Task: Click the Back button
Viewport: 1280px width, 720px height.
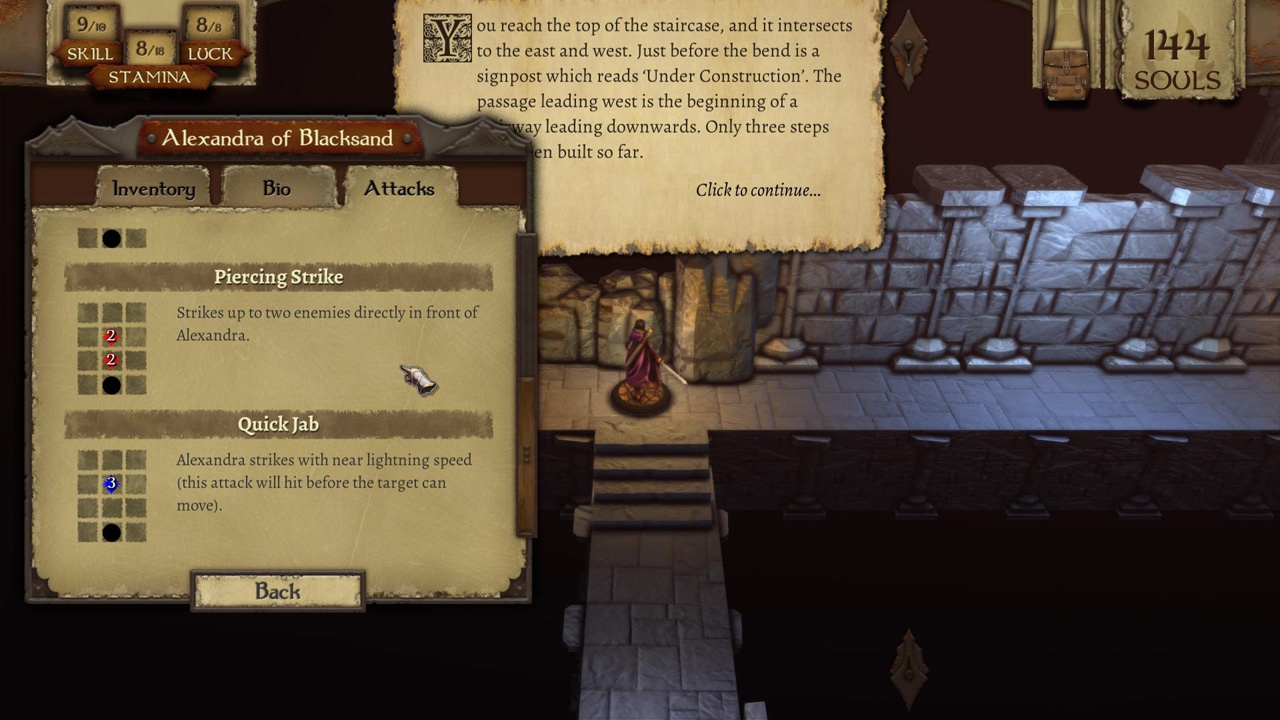Action: [277, 591]
